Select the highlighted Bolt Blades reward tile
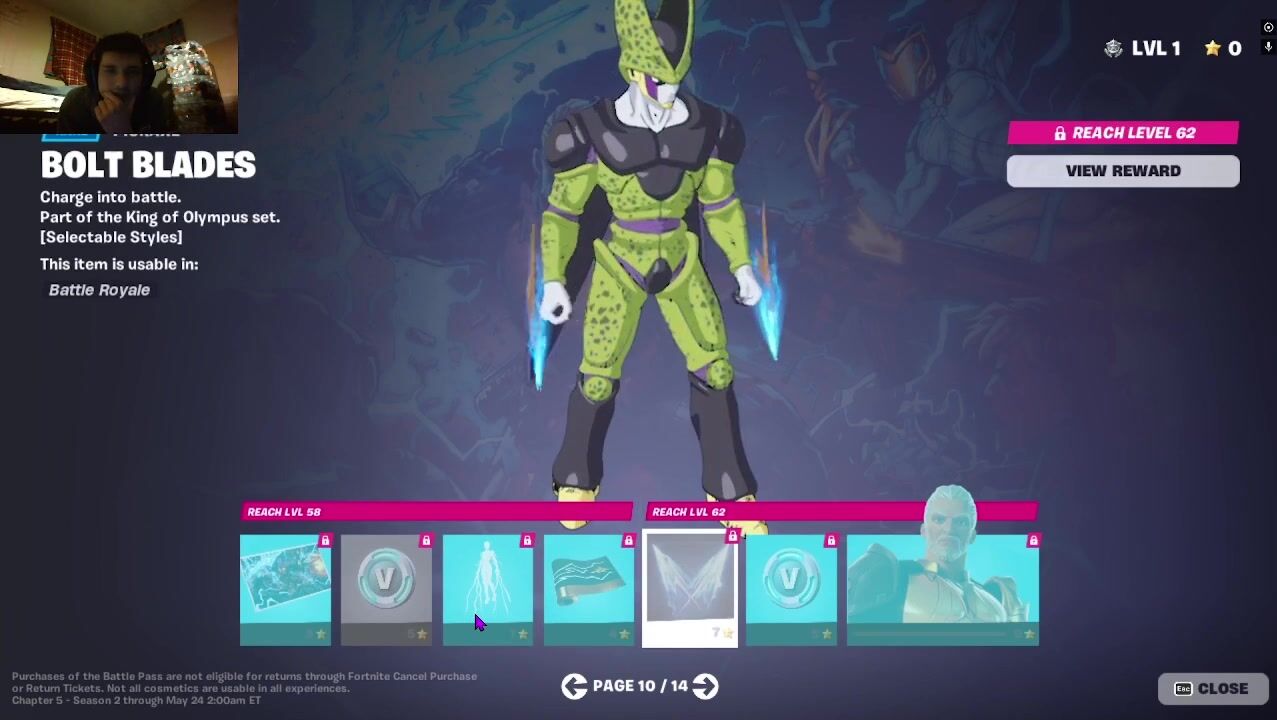The width and height of the screenshot is (1277, 720). pos(690,589)
